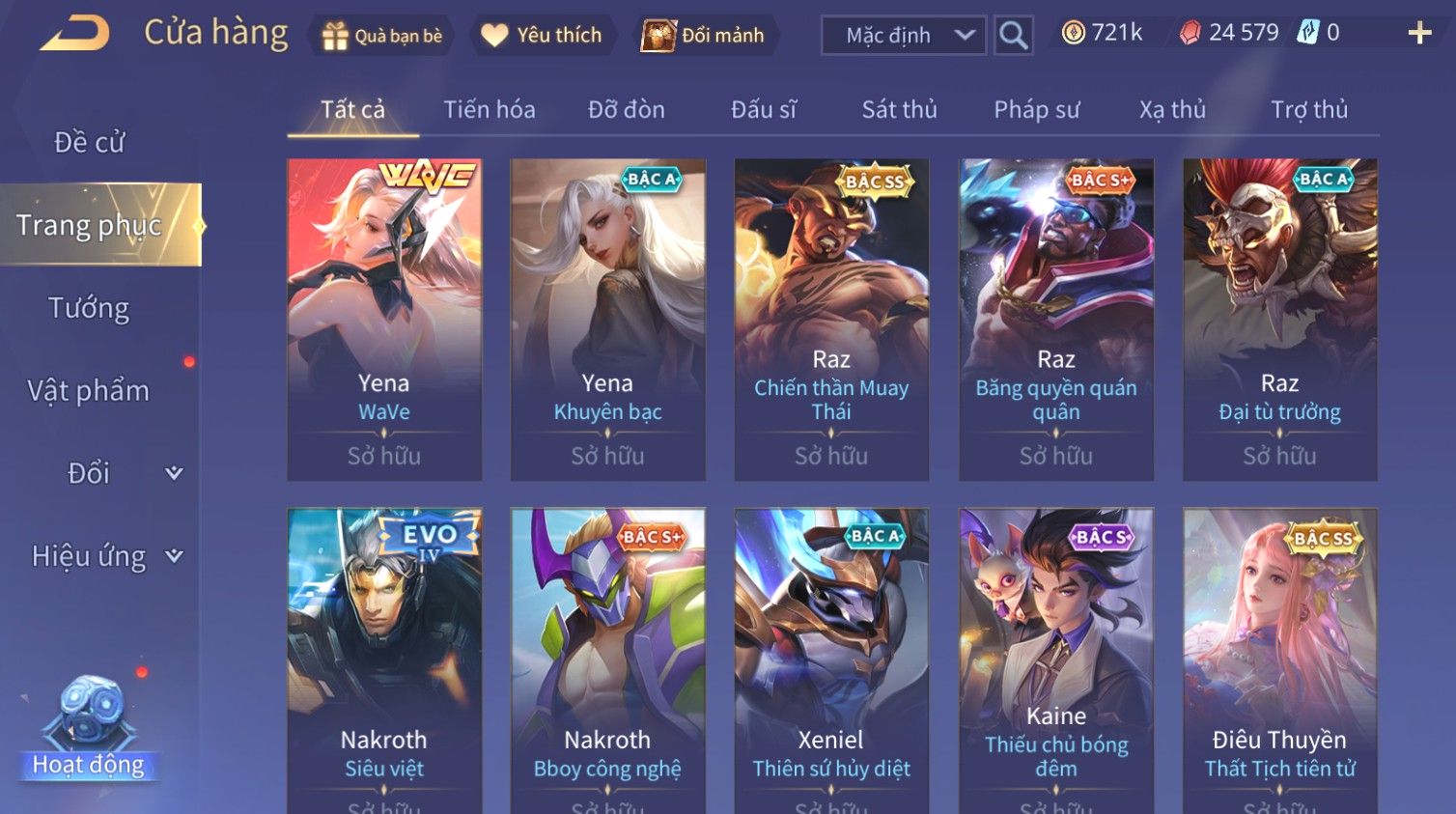This screenshot has height=814, width=1456.
Task: Open the Yêu thích favorites list
Action: pos(542,36)
